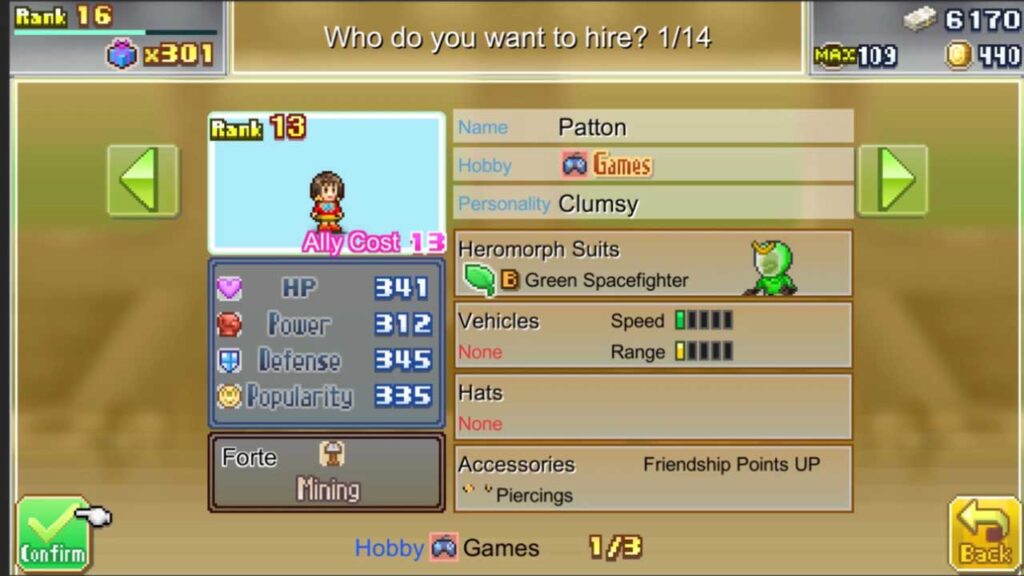Go back with the Back button
1024x576 pixels.
click(x=984, y=534)
